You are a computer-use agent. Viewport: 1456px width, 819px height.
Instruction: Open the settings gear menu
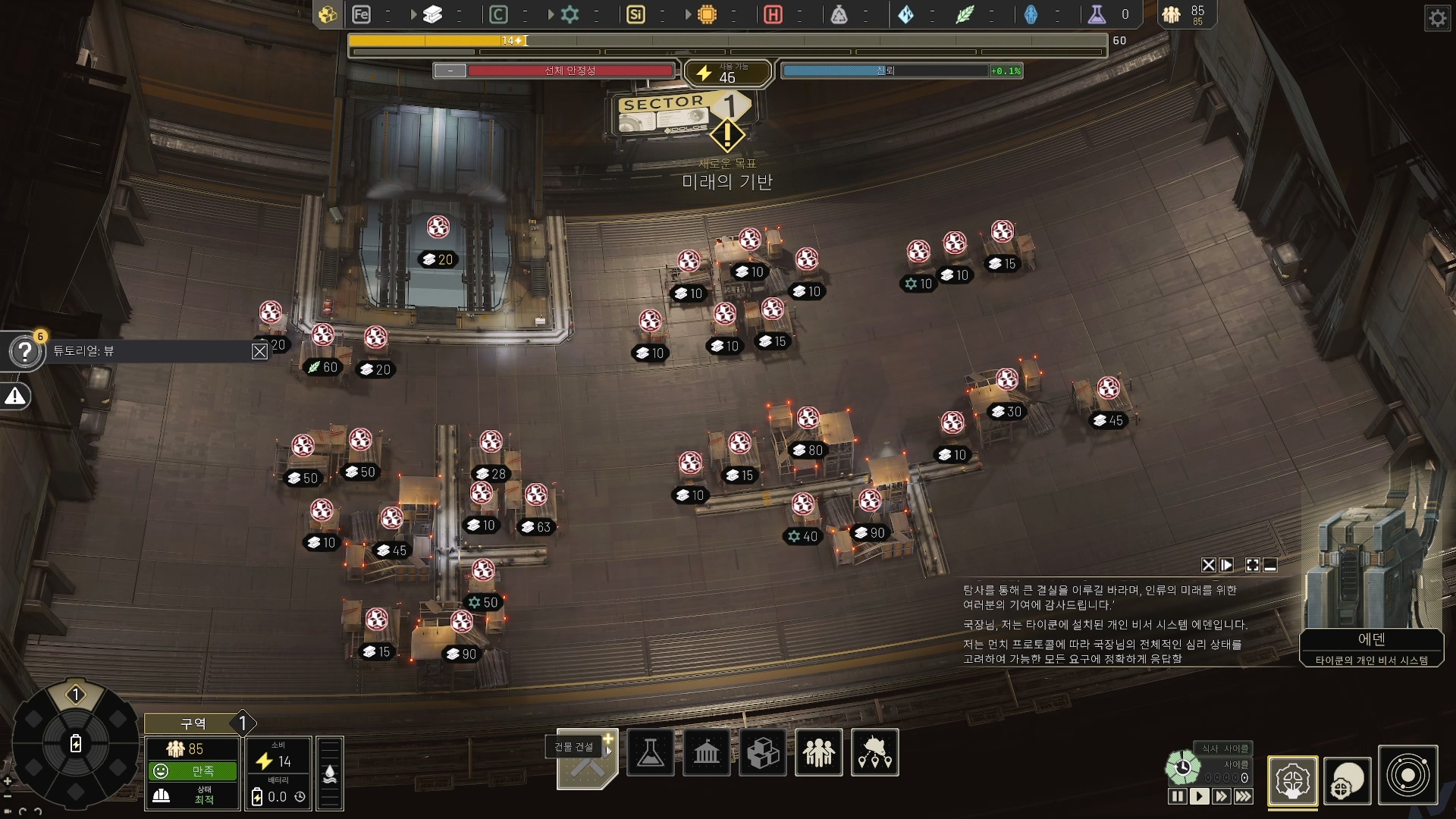point(1437,18)
